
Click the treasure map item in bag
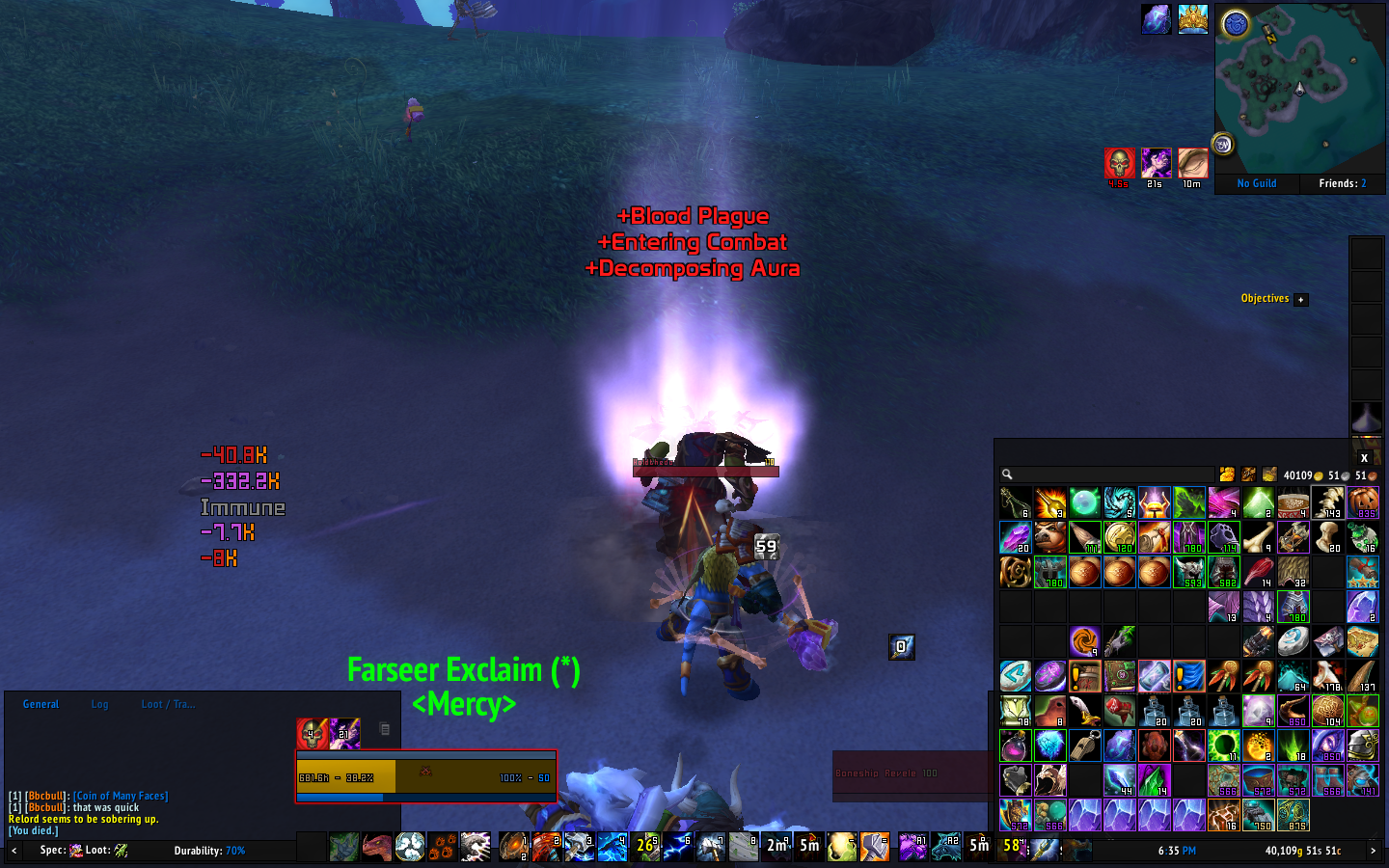pos(1363,641)
